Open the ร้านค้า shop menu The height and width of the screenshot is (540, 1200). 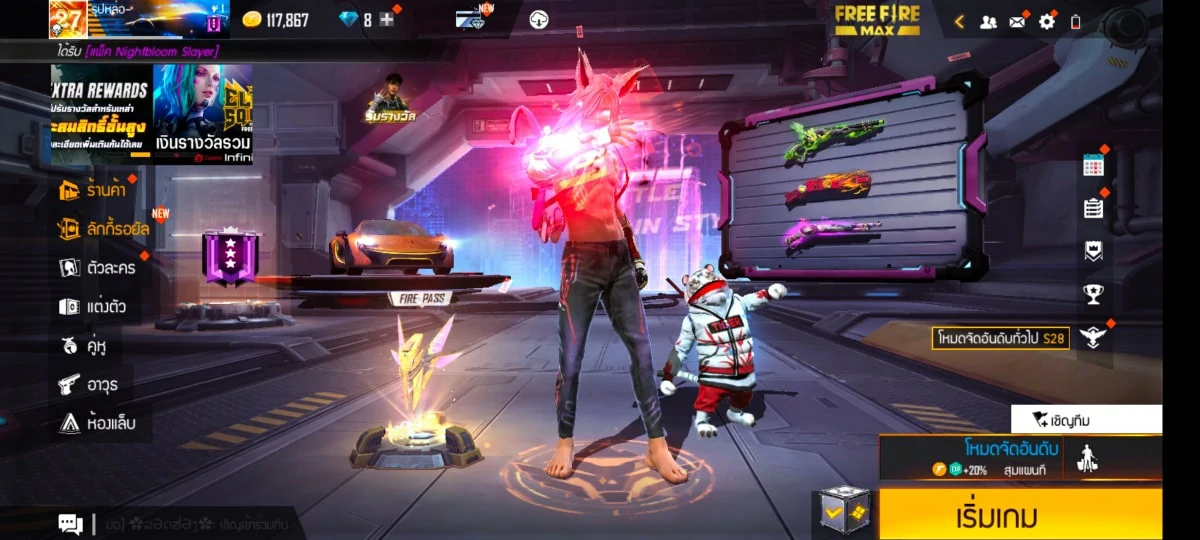click(x=98, y=190)
